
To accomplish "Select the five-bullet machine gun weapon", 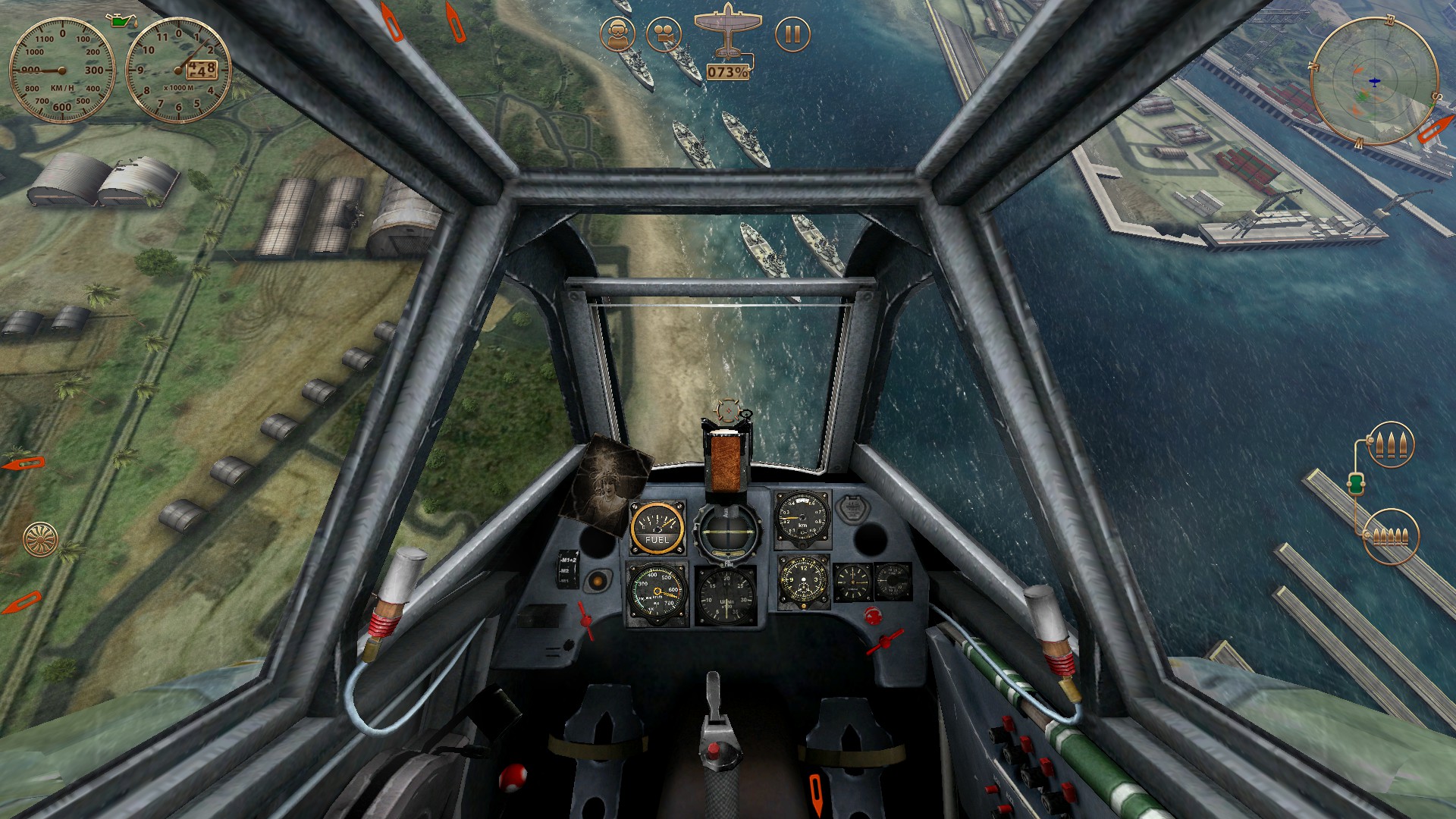I will coord(1391,536).
